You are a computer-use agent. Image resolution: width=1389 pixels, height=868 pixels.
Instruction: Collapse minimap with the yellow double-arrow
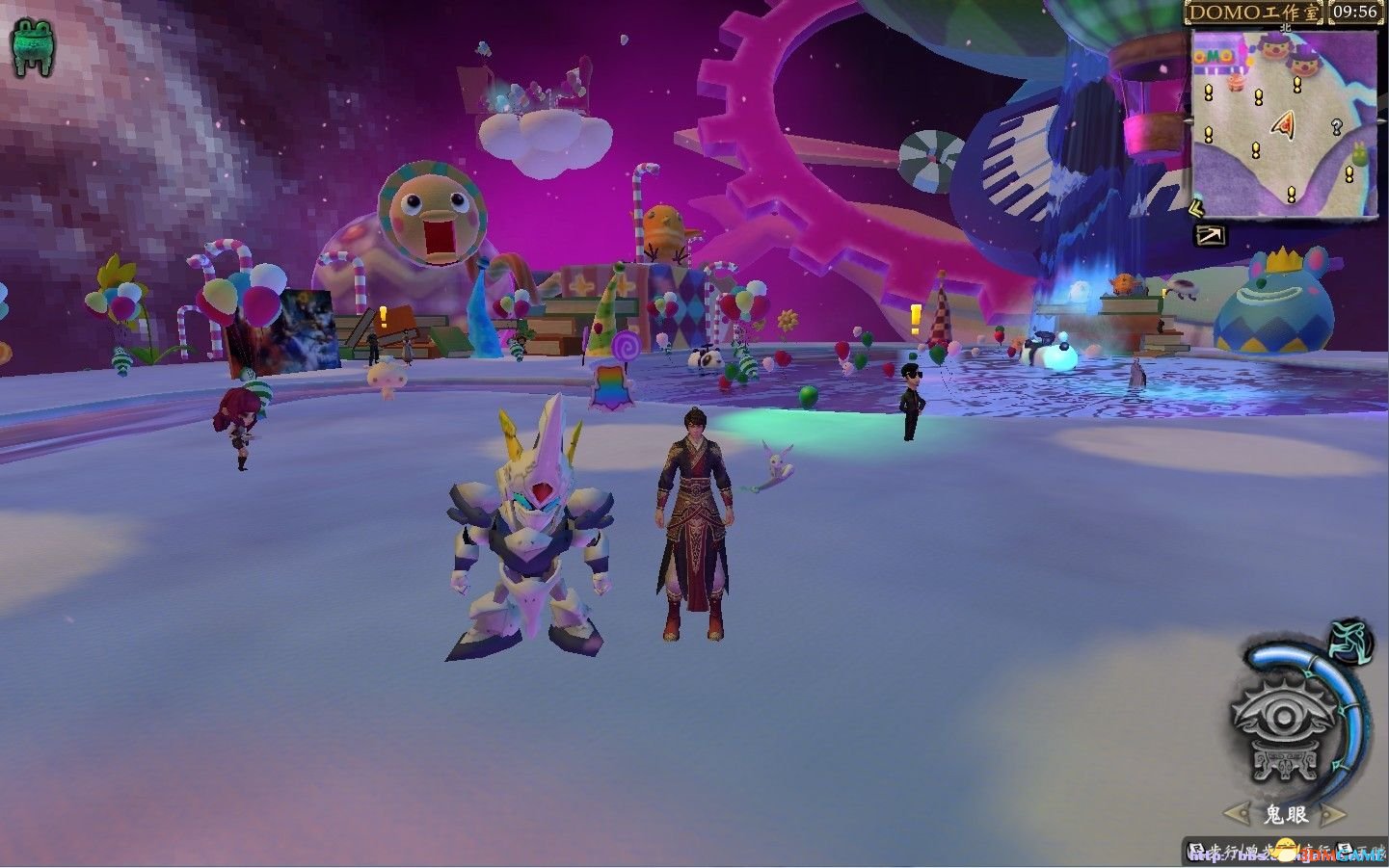click(x=1196, y=207)
